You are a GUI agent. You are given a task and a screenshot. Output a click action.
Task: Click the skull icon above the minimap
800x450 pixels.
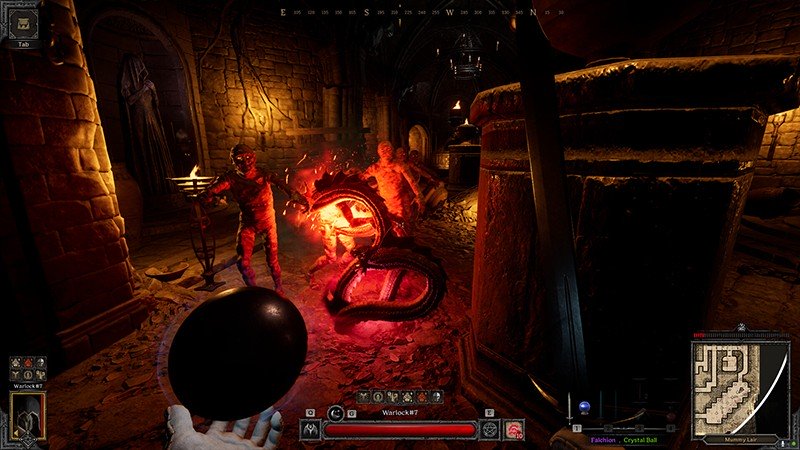(x=740, y=328)
